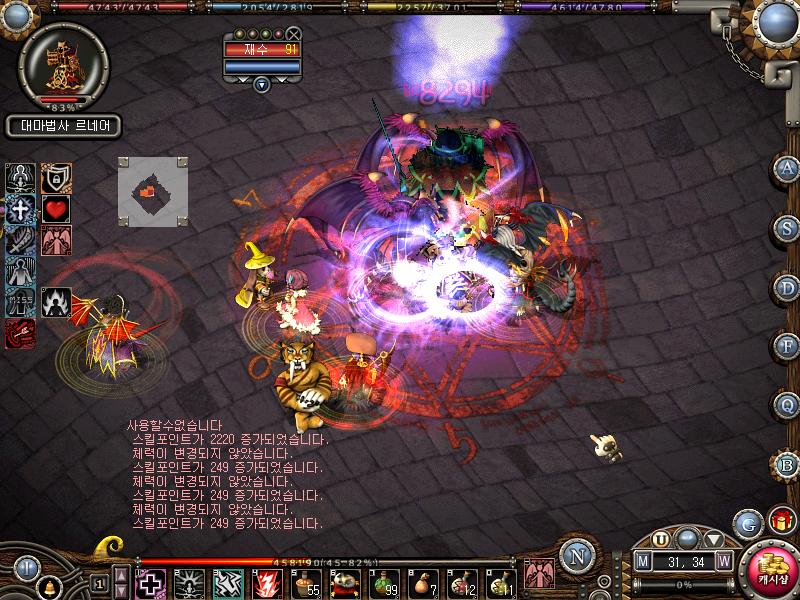
Task: Click the round G button
Action: click(746, 522)
